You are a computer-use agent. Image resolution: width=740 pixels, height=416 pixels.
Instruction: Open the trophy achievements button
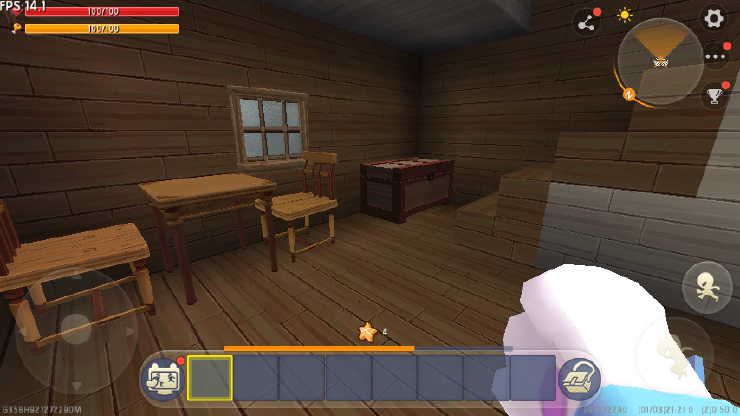(714, 96)
